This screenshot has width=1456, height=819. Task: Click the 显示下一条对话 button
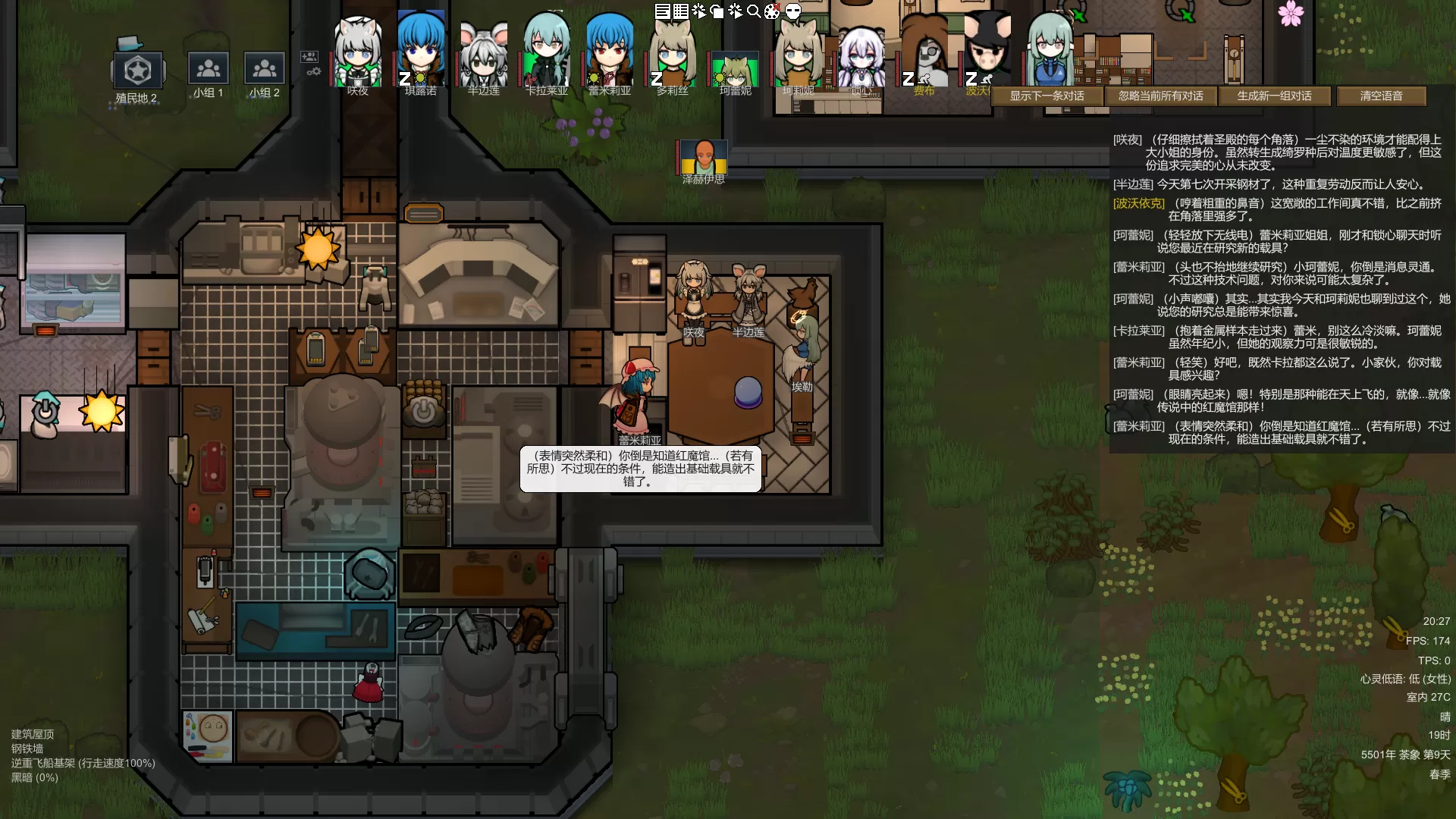click(x=1046, y=96)
